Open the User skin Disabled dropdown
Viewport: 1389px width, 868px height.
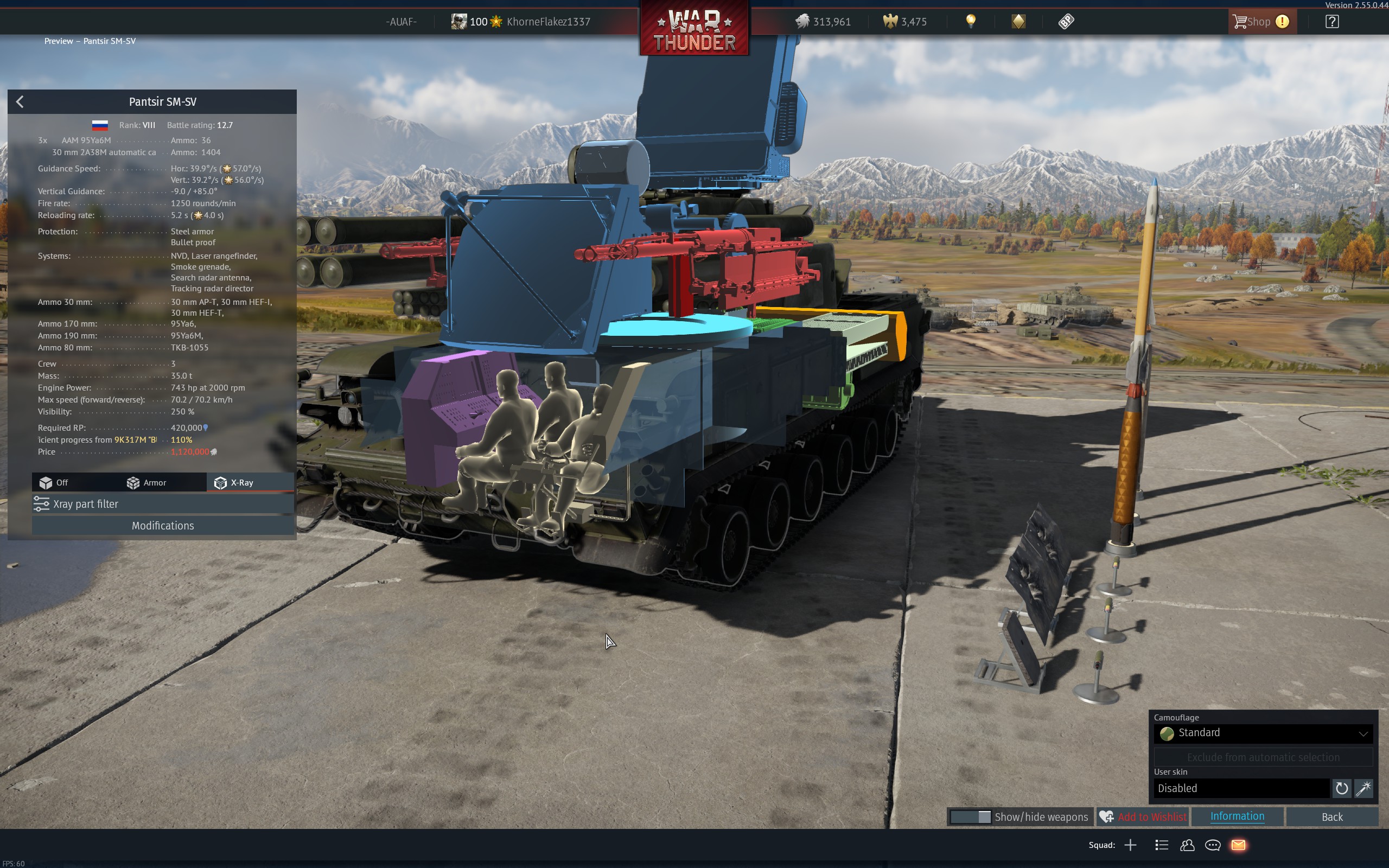tap(1241, 789)
